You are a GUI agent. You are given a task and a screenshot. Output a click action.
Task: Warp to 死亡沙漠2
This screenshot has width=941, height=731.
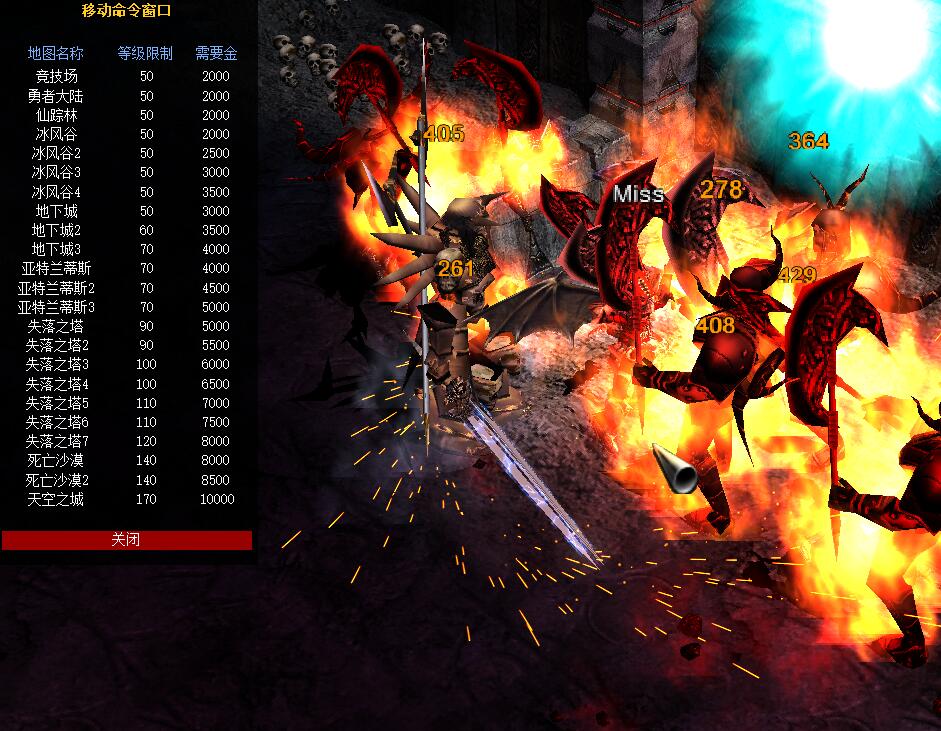56,480
